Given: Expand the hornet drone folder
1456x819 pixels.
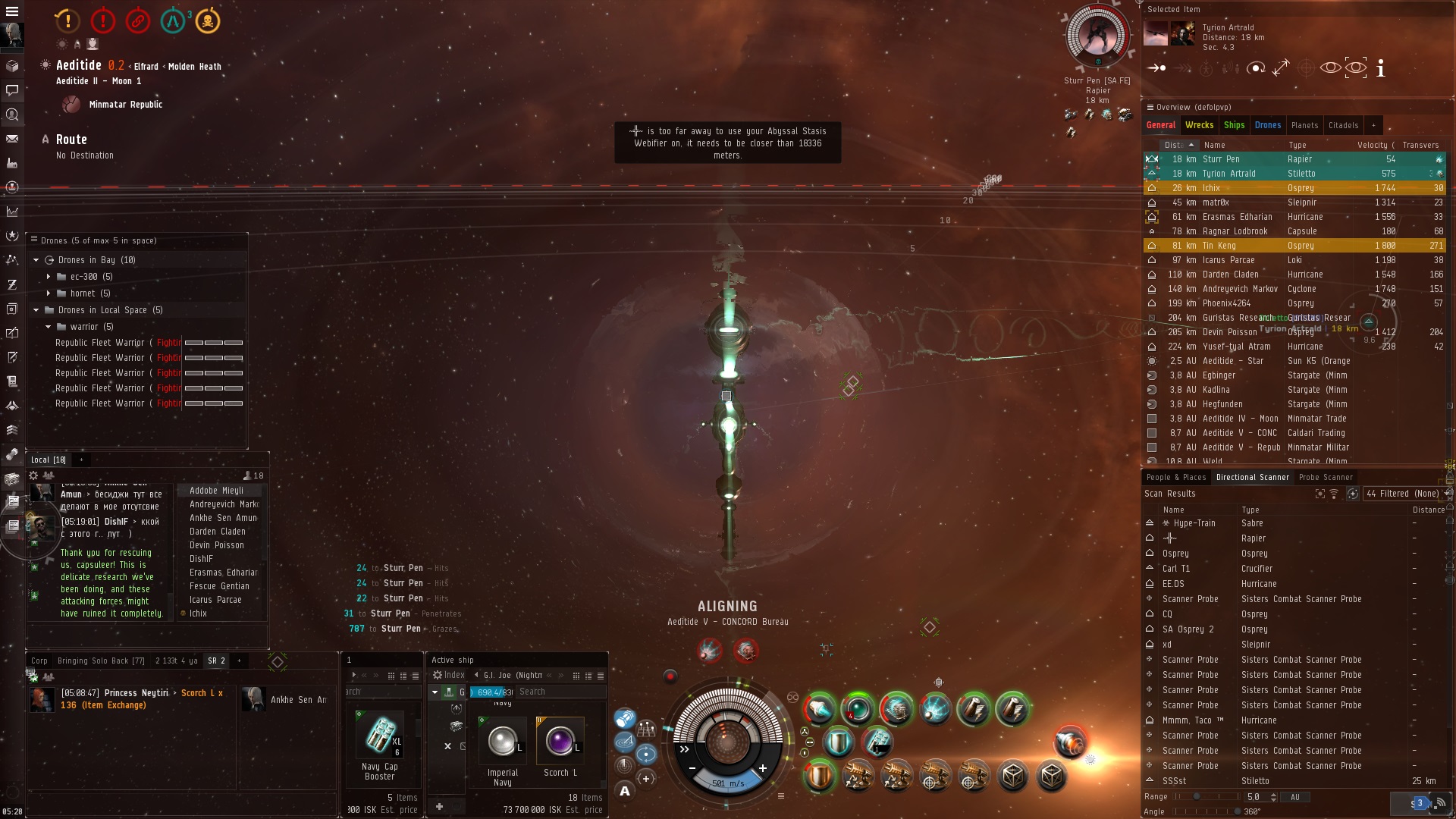Looking at the screenshot, I should (x=49, y=293).
